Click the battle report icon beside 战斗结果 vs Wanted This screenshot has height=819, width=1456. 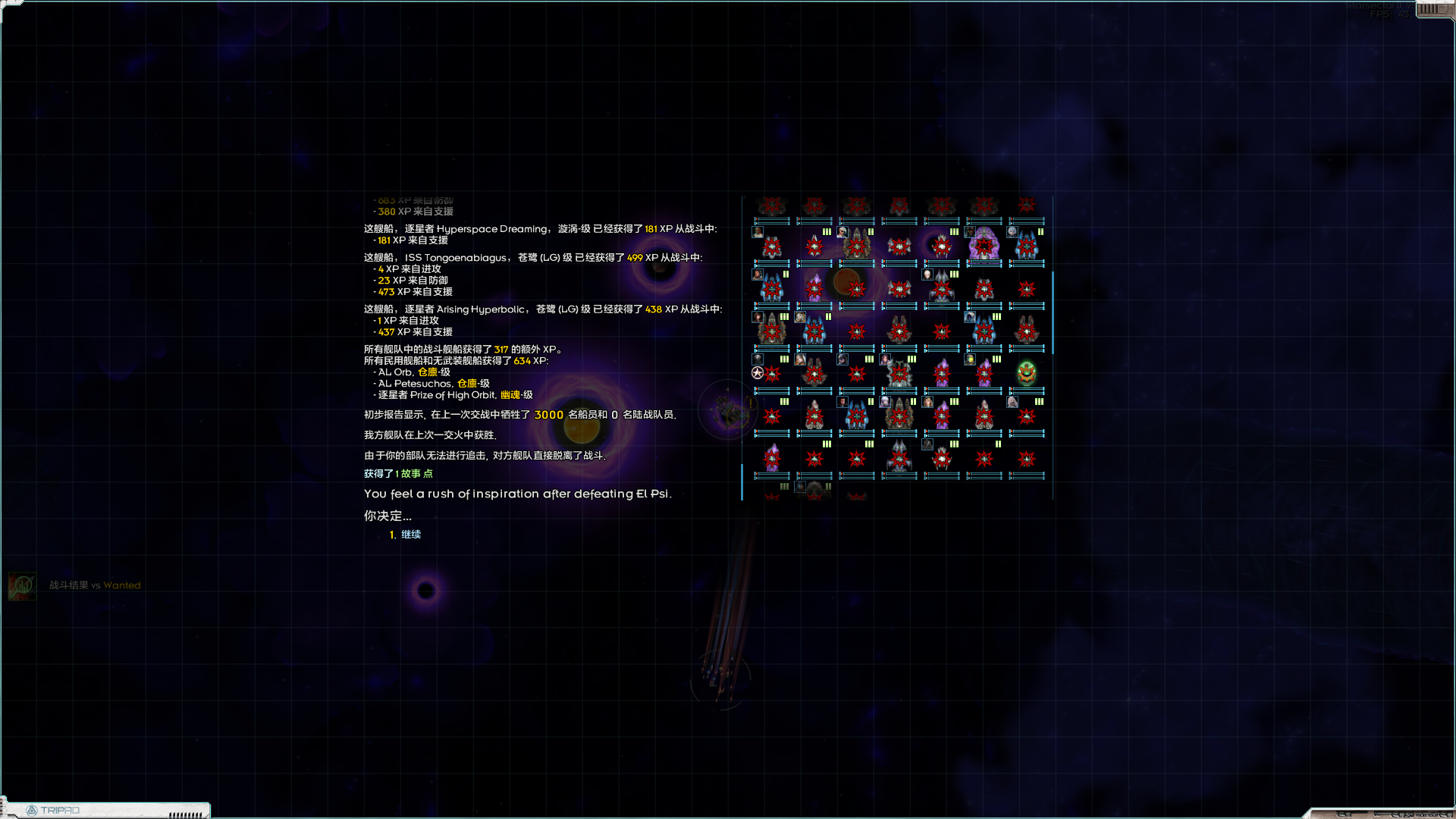[x=21, y=586]
